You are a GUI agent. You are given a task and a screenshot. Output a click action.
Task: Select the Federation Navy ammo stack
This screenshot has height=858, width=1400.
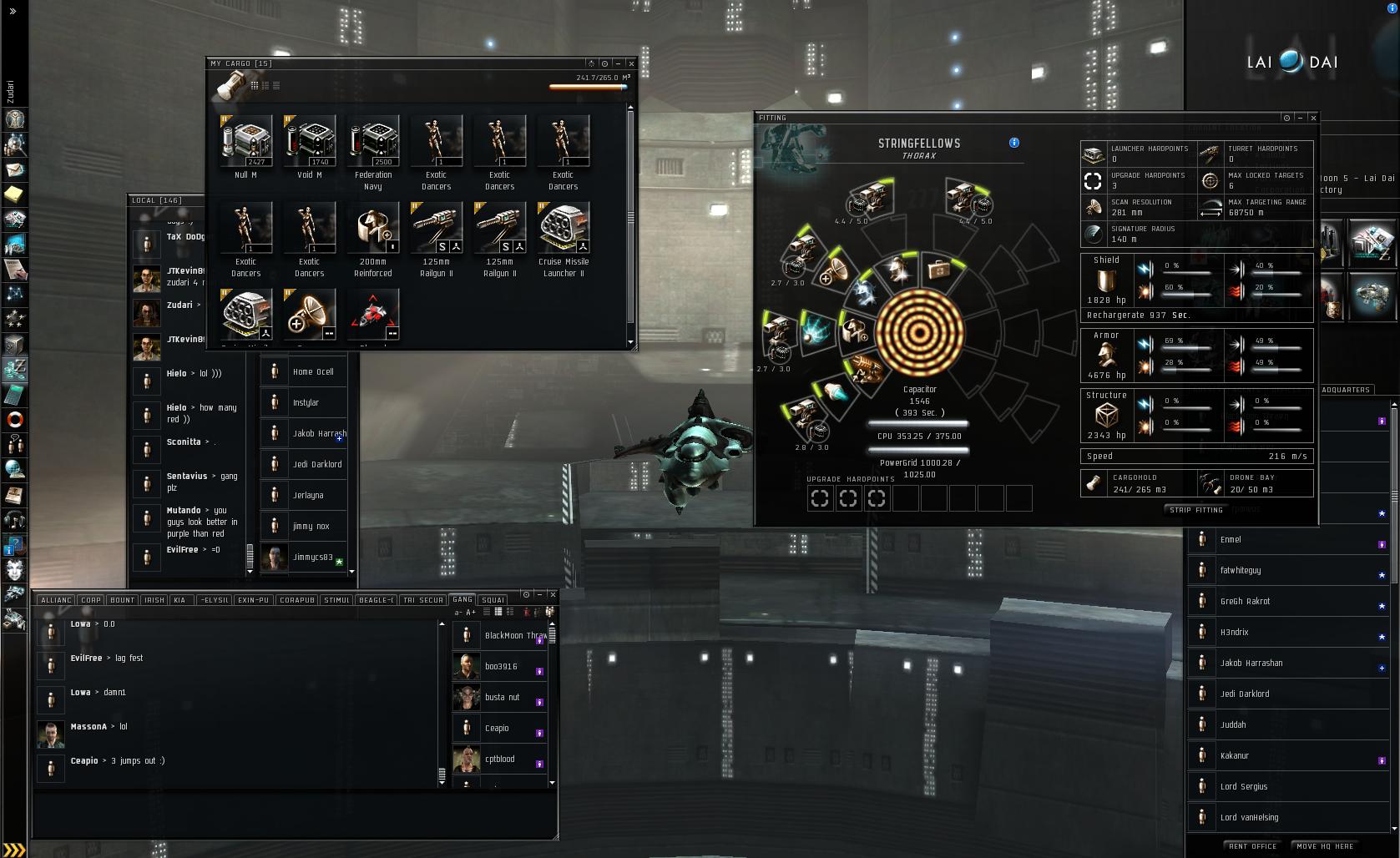(x=372, y=142)
